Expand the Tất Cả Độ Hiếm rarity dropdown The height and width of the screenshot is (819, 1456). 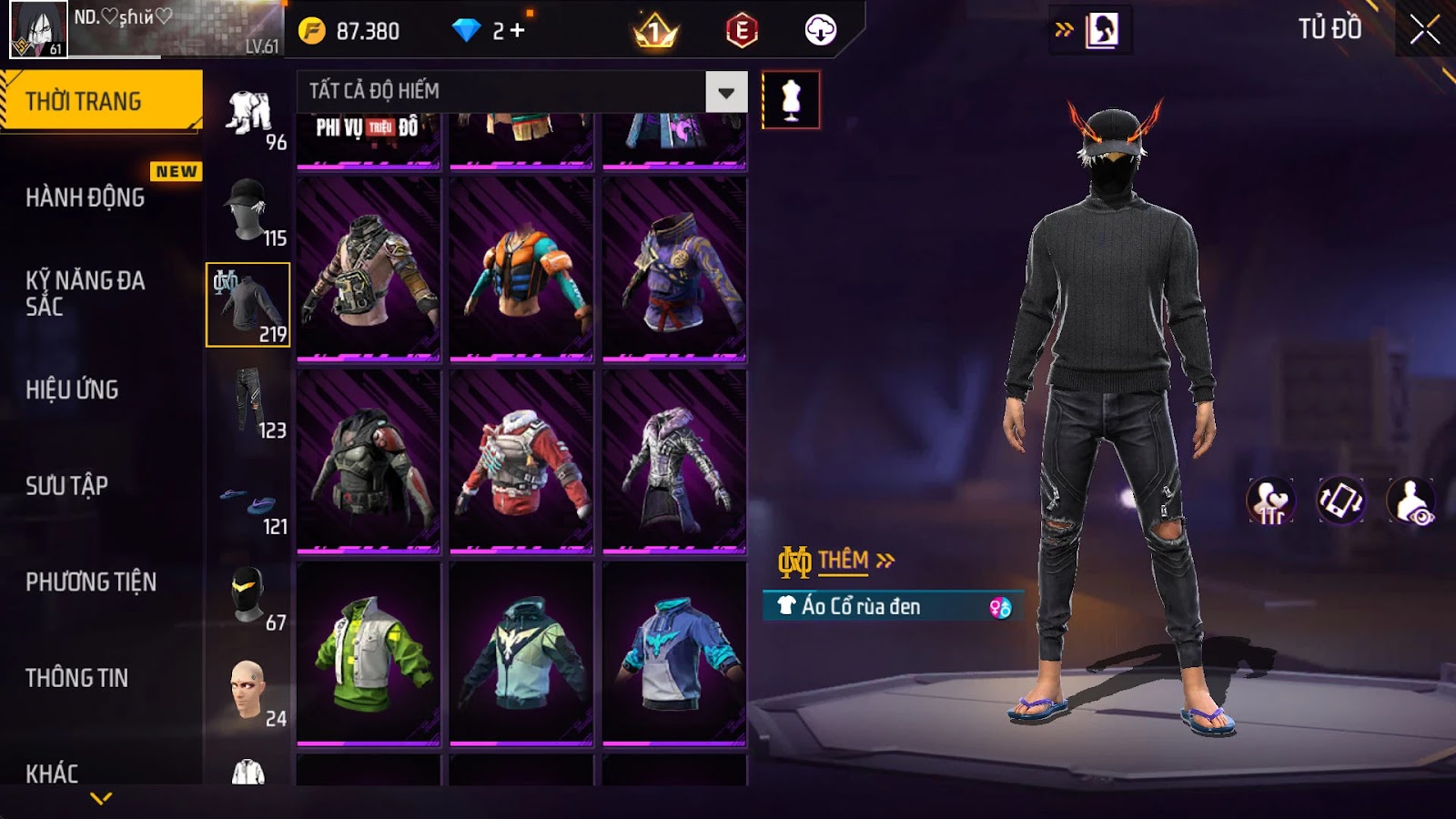[x=725, y=92]
